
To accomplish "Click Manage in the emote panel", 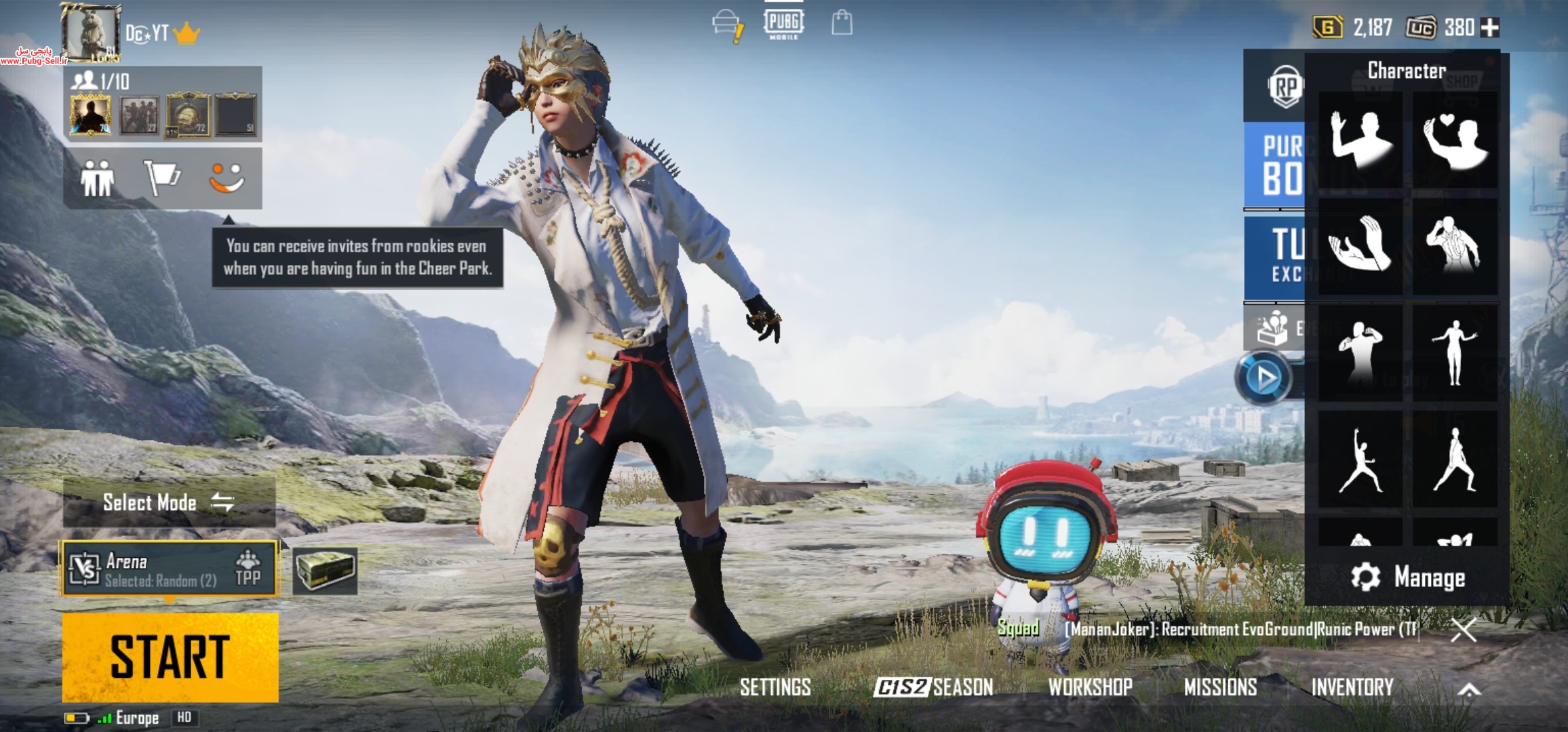I will click(1408, 577).
